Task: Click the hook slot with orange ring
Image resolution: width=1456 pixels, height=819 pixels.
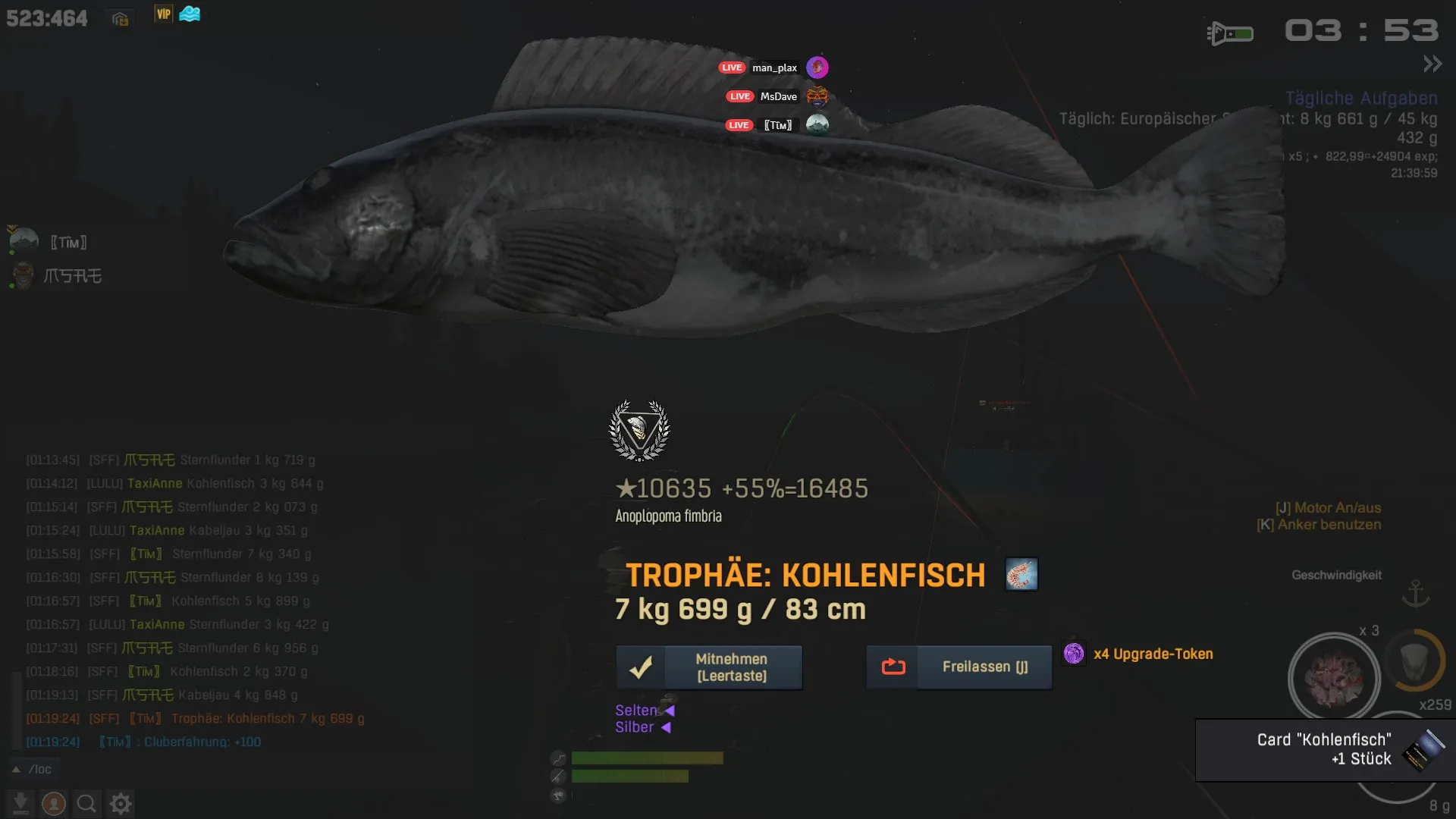Action: point(1414,661)
